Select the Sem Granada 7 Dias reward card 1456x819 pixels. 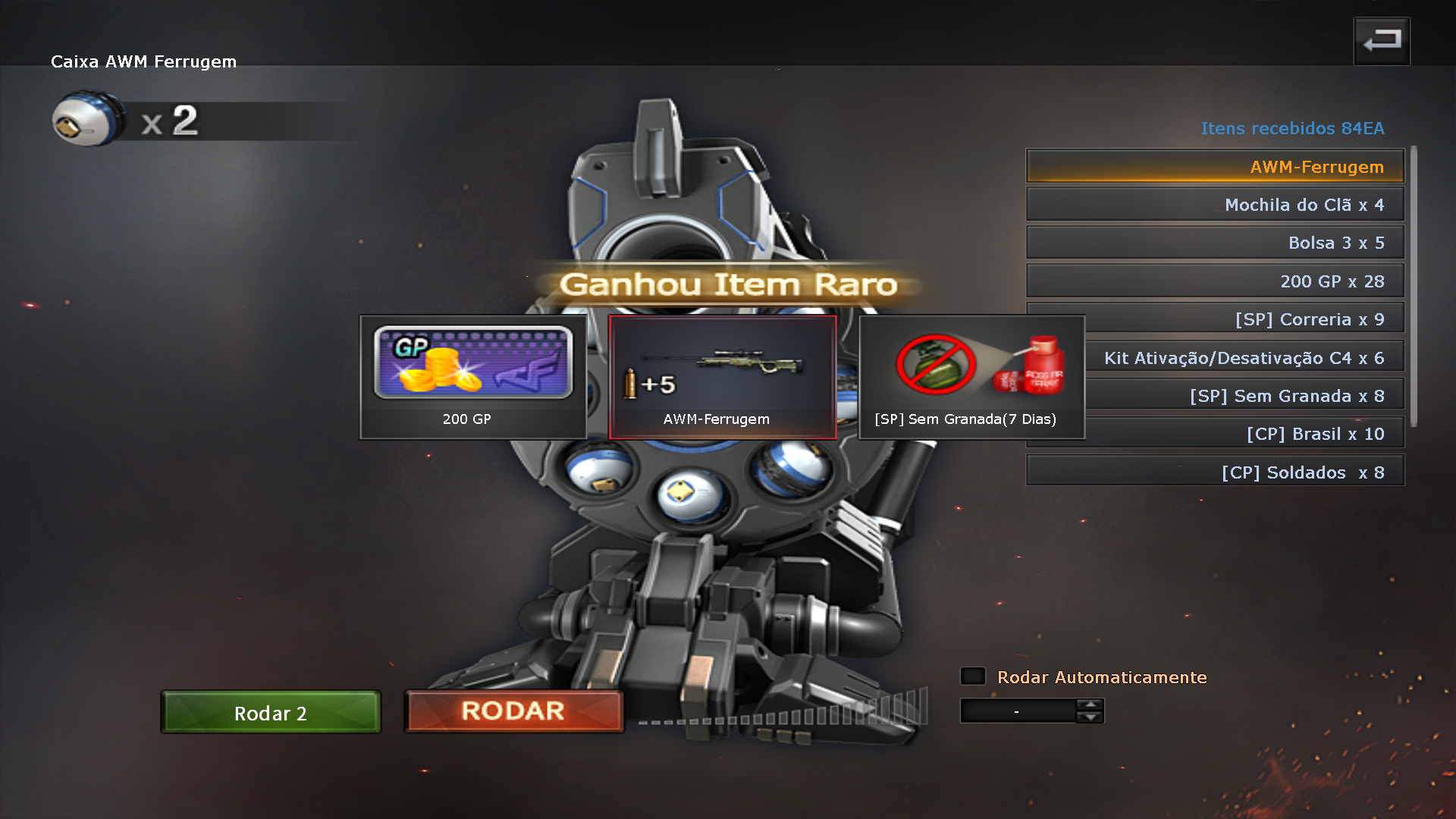point(971,377)
